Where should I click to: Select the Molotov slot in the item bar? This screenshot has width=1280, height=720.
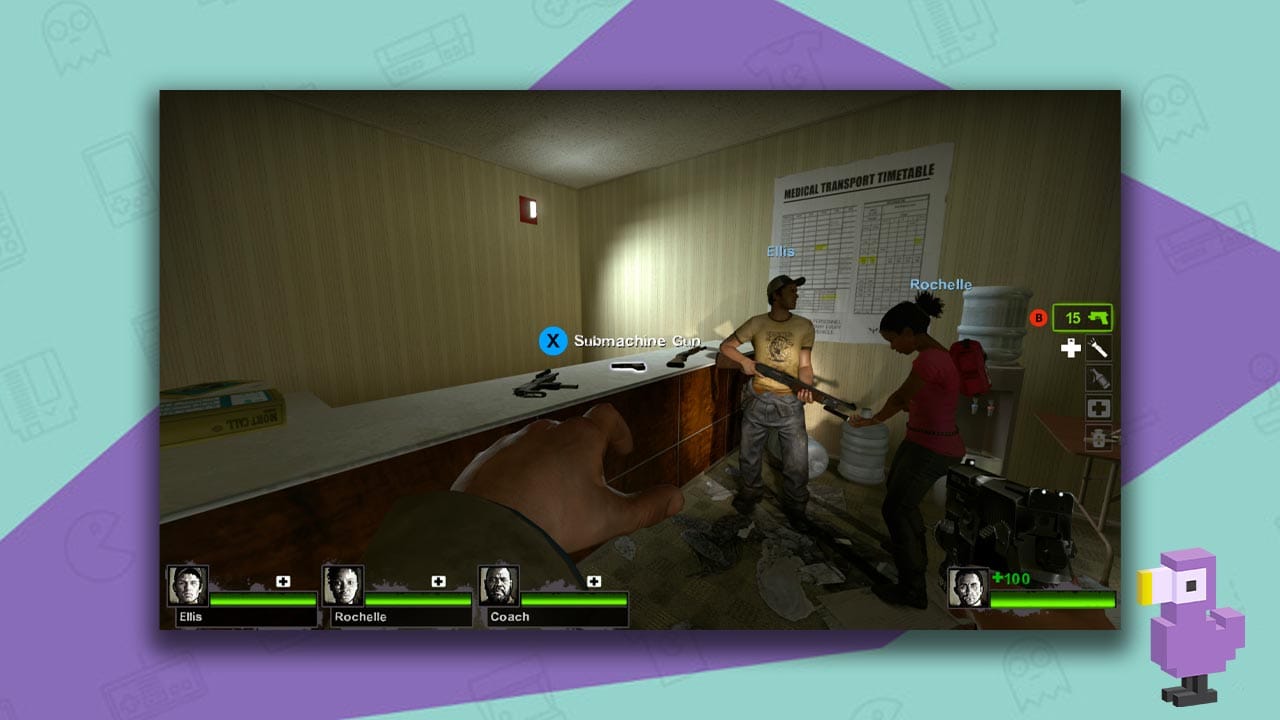point(1098,376)
